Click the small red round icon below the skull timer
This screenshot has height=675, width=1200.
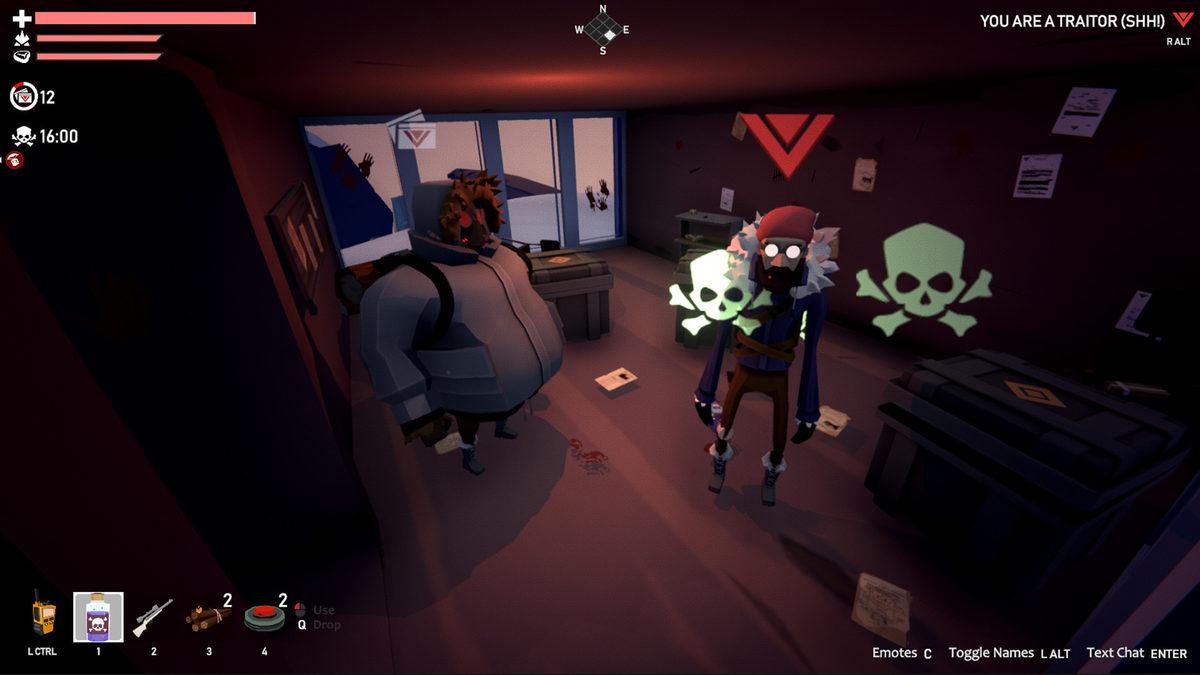coord(15,160)
